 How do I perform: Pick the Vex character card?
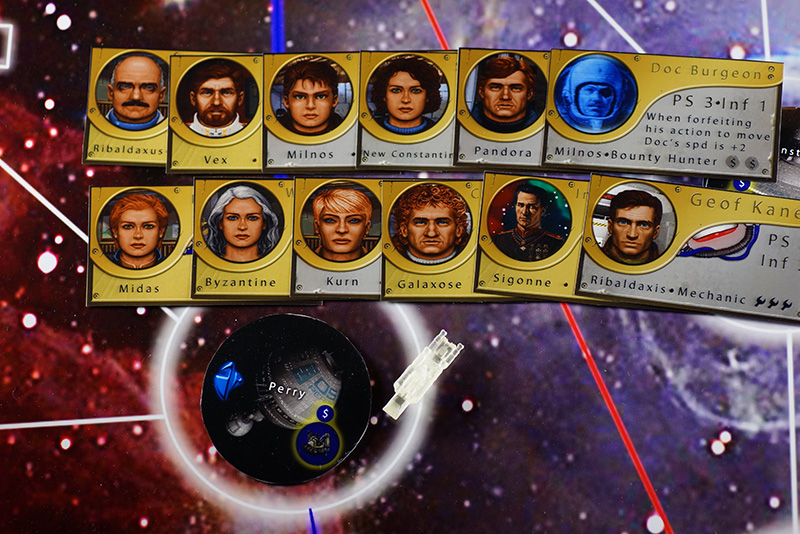[216, 110]
